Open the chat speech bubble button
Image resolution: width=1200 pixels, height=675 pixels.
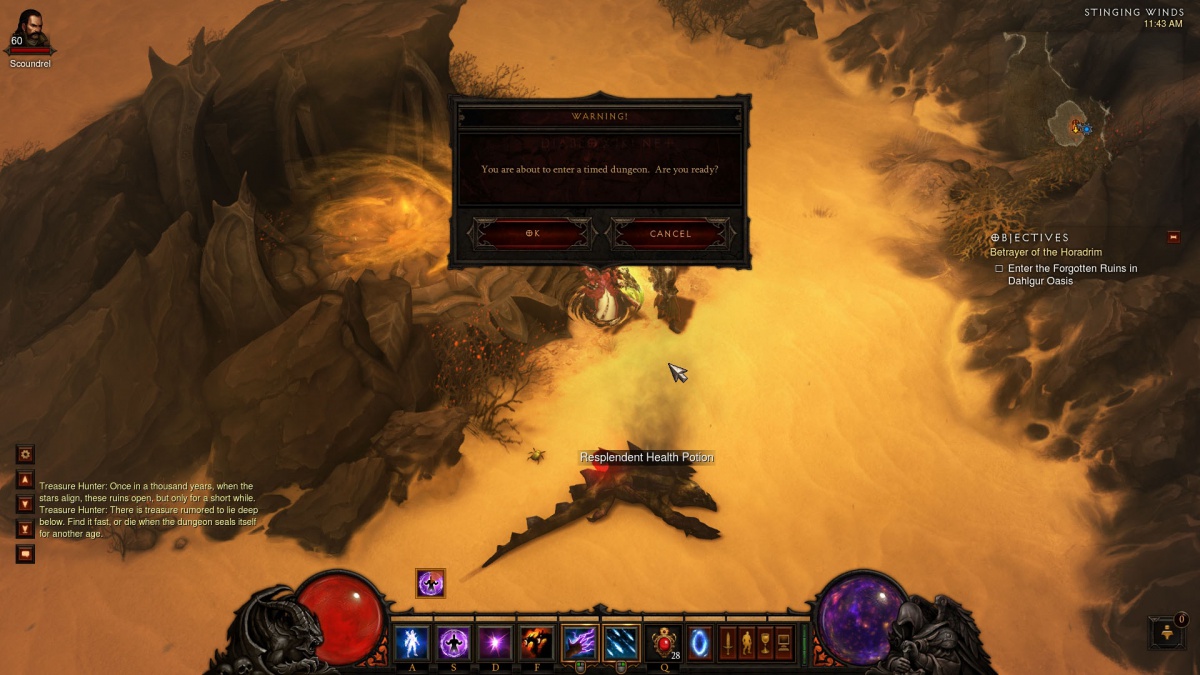pyautogui.click(x=26, y=553)
